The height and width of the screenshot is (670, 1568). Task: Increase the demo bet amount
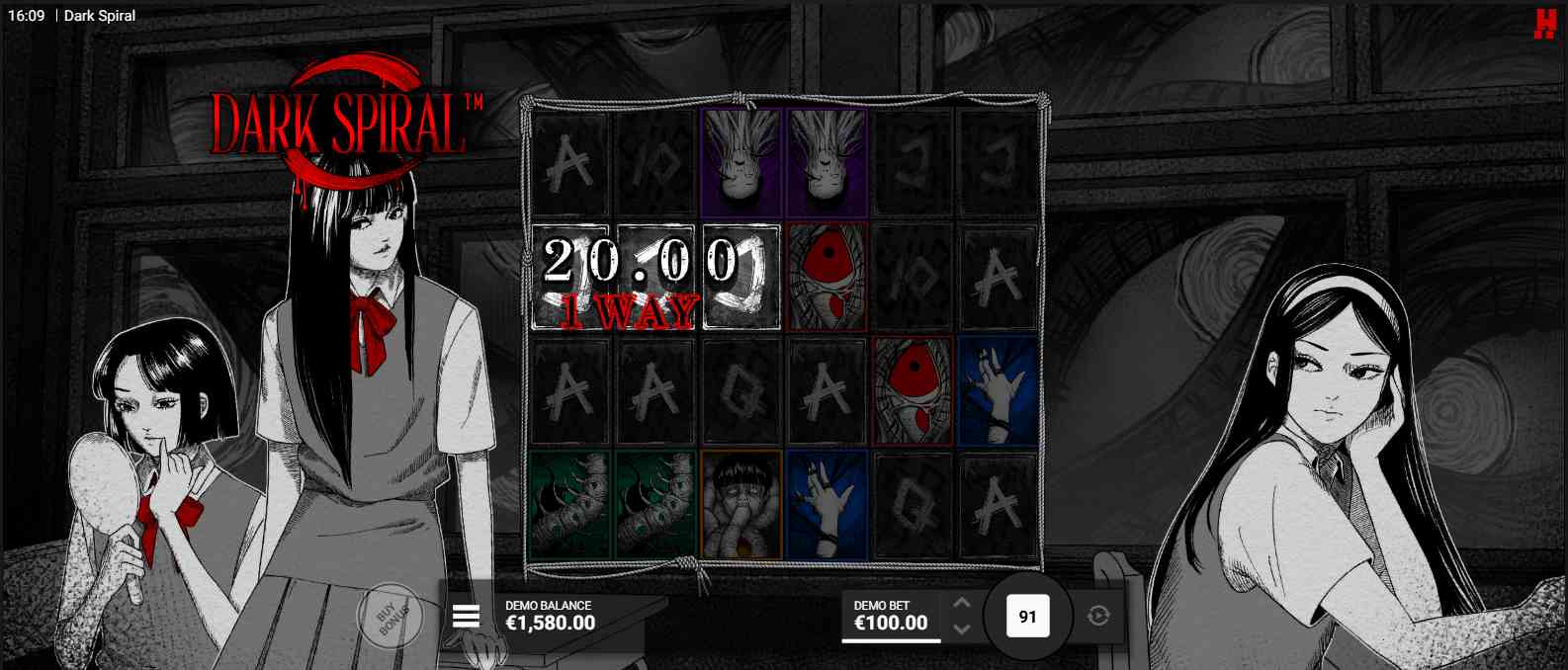click(962, 603)
